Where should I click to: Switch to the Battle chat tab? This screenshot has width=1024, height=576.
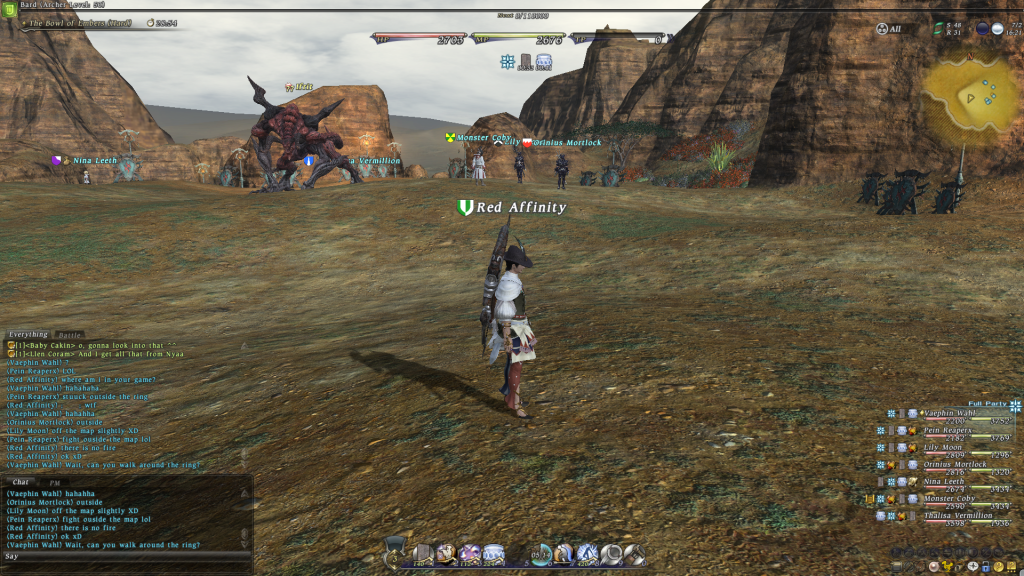tap(70, 335)
